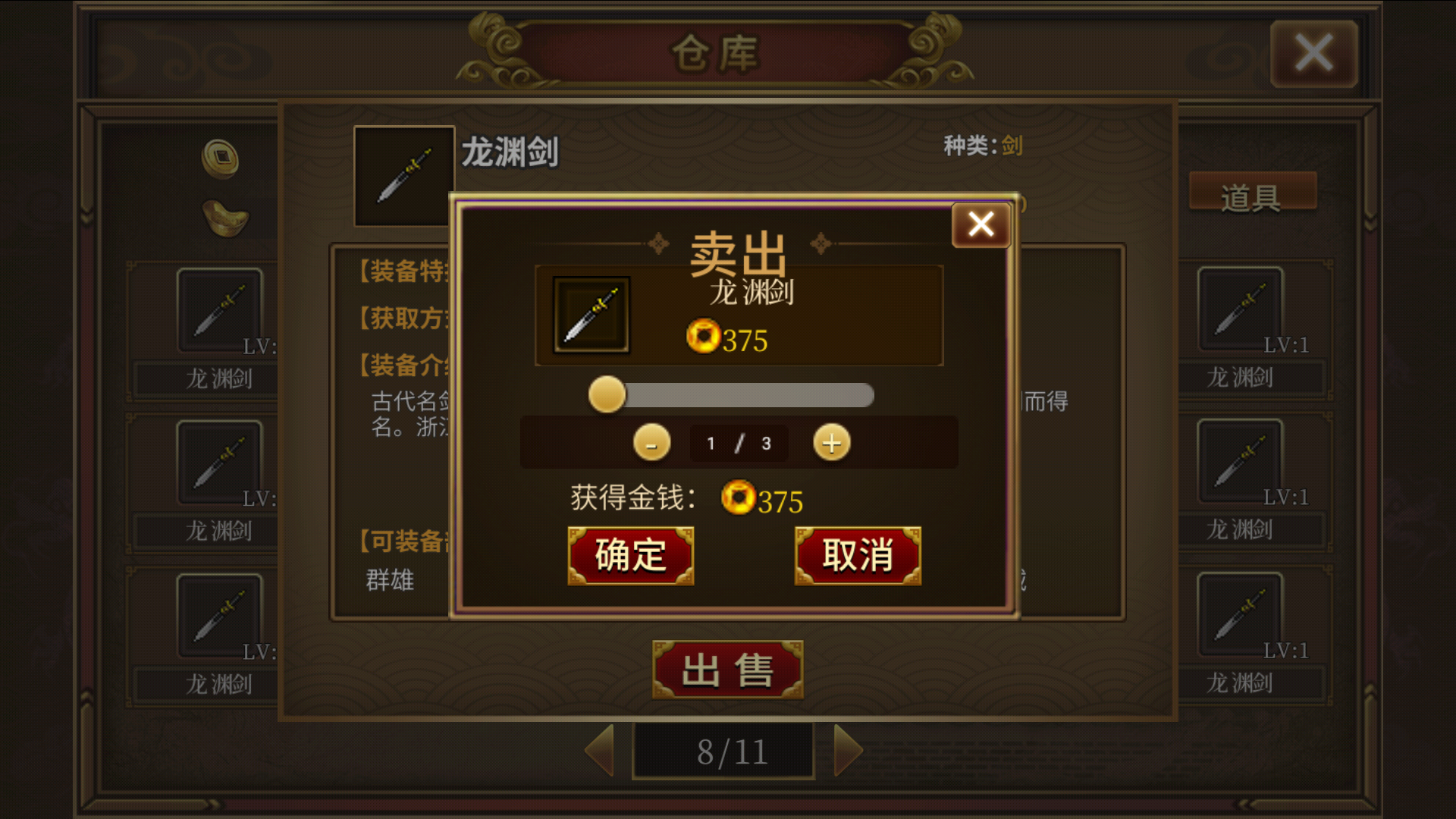Select the top-left LV:1 sword item
Image resolution: width=1456 pixels, height=819 pixels.
(x=221, y=309)
